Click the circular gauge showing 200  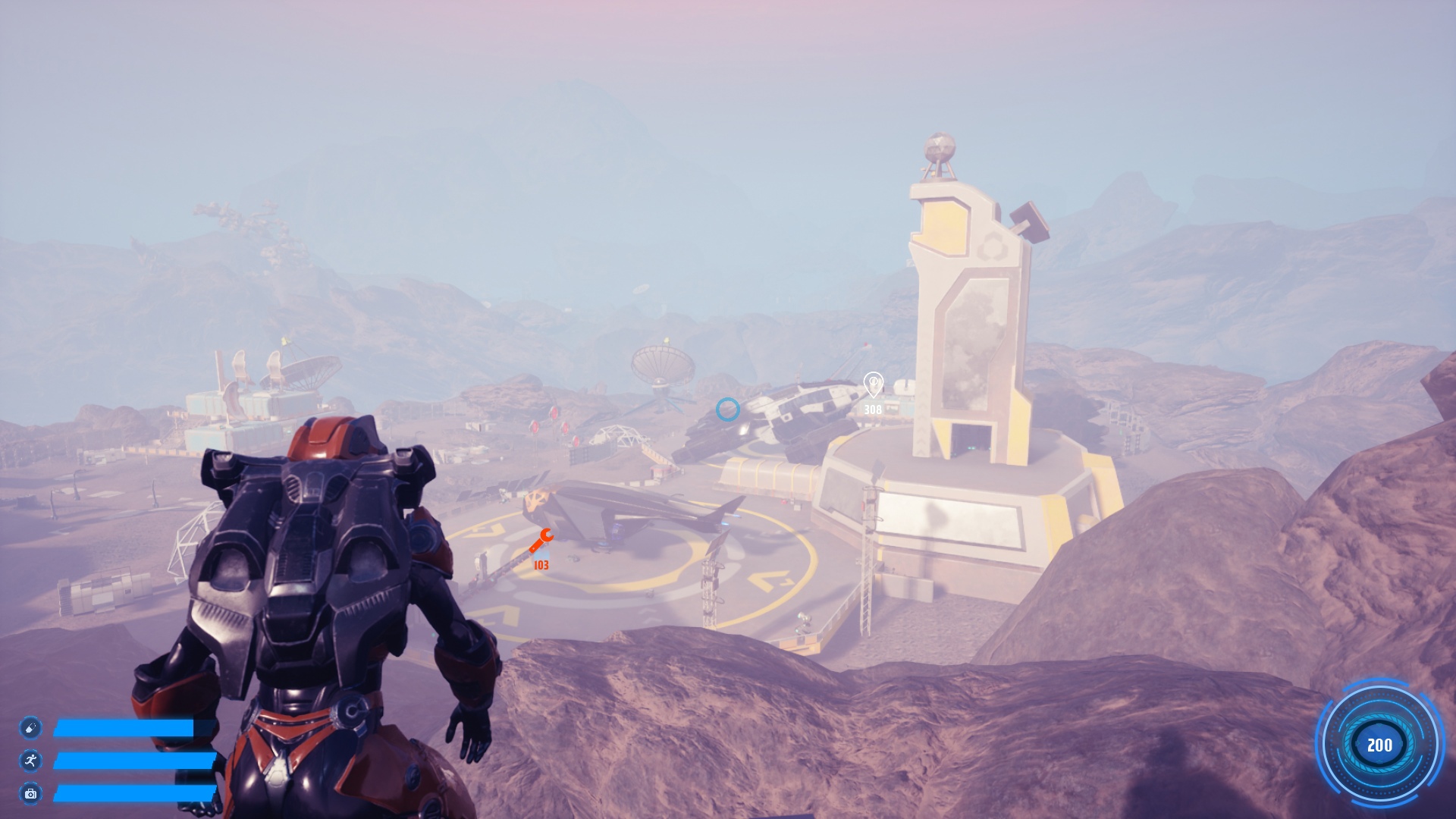1379,745
